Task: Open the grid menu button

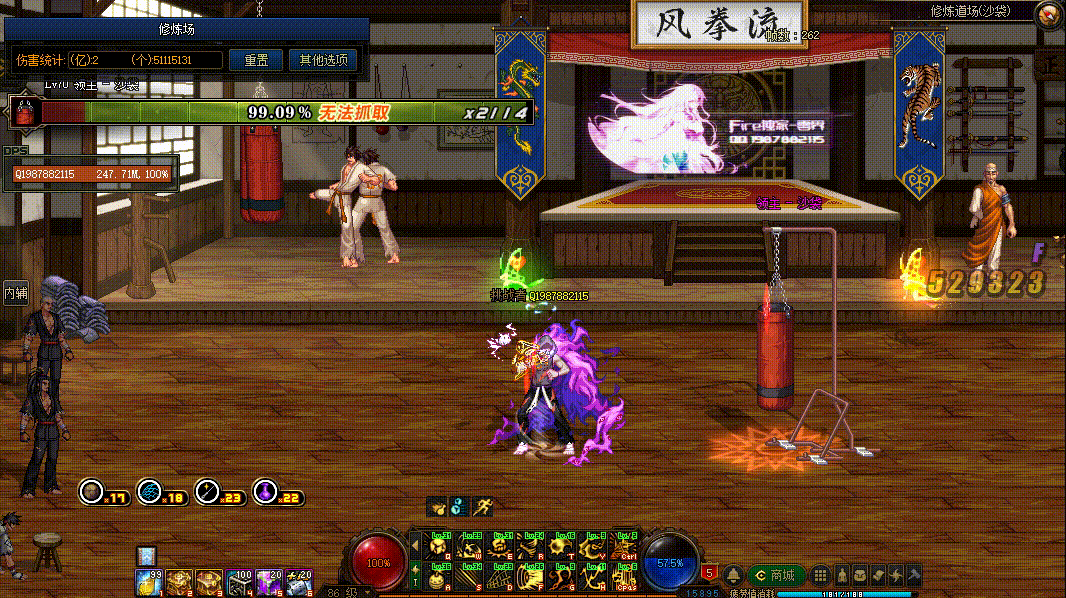Action: (820, 575)
